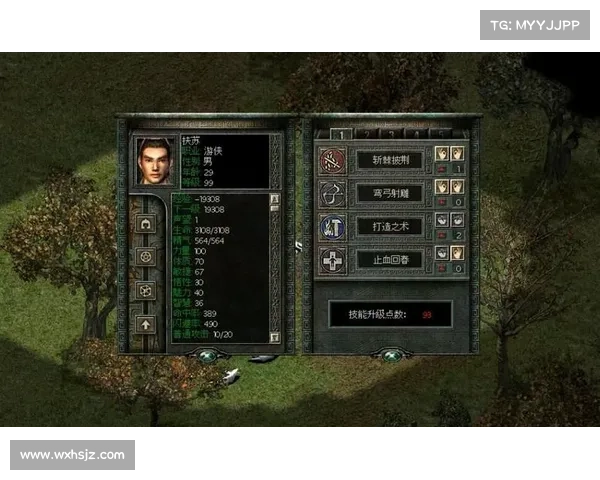Open skill page tab 3
This screenshot has width=600, height=480.
coord(390,133)
